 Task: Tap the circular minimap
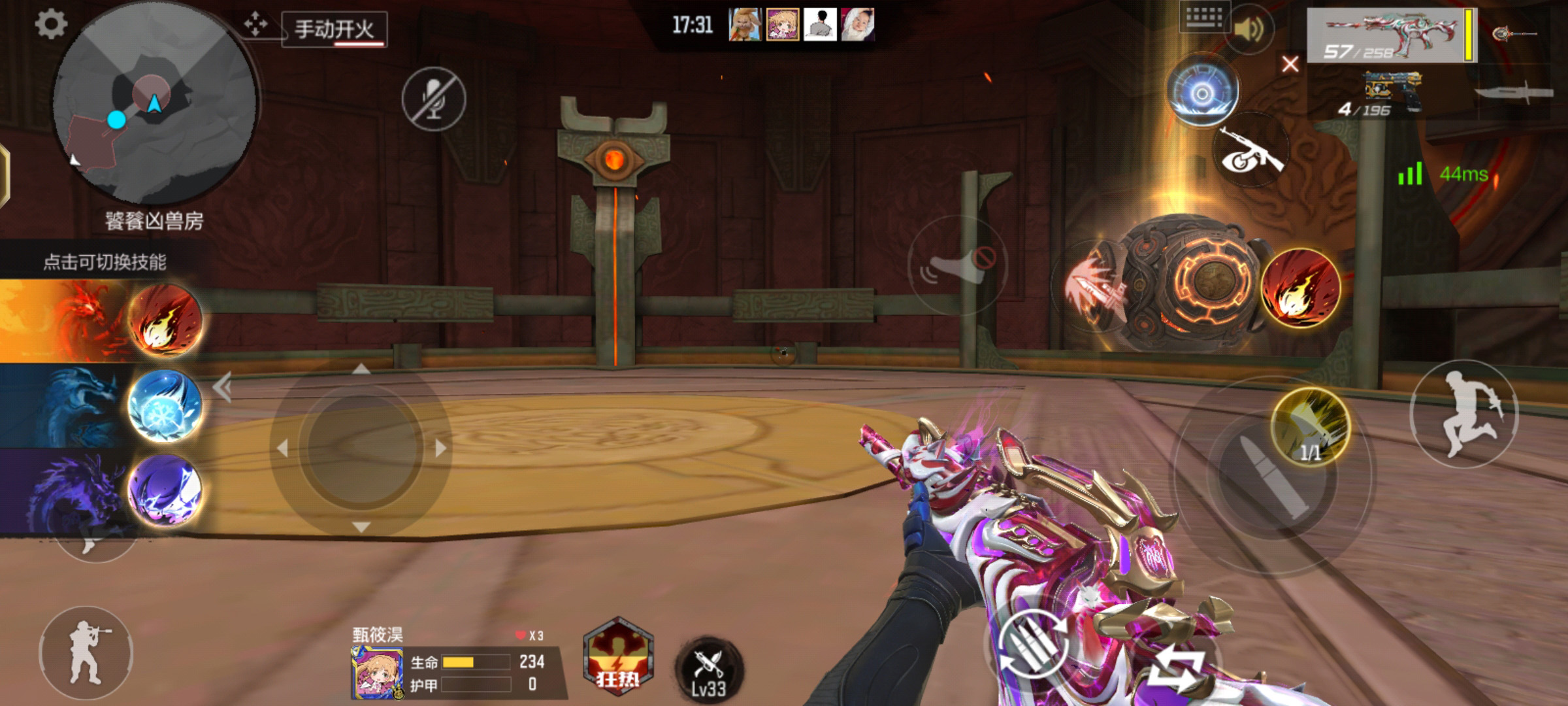[x=155, y=105]
